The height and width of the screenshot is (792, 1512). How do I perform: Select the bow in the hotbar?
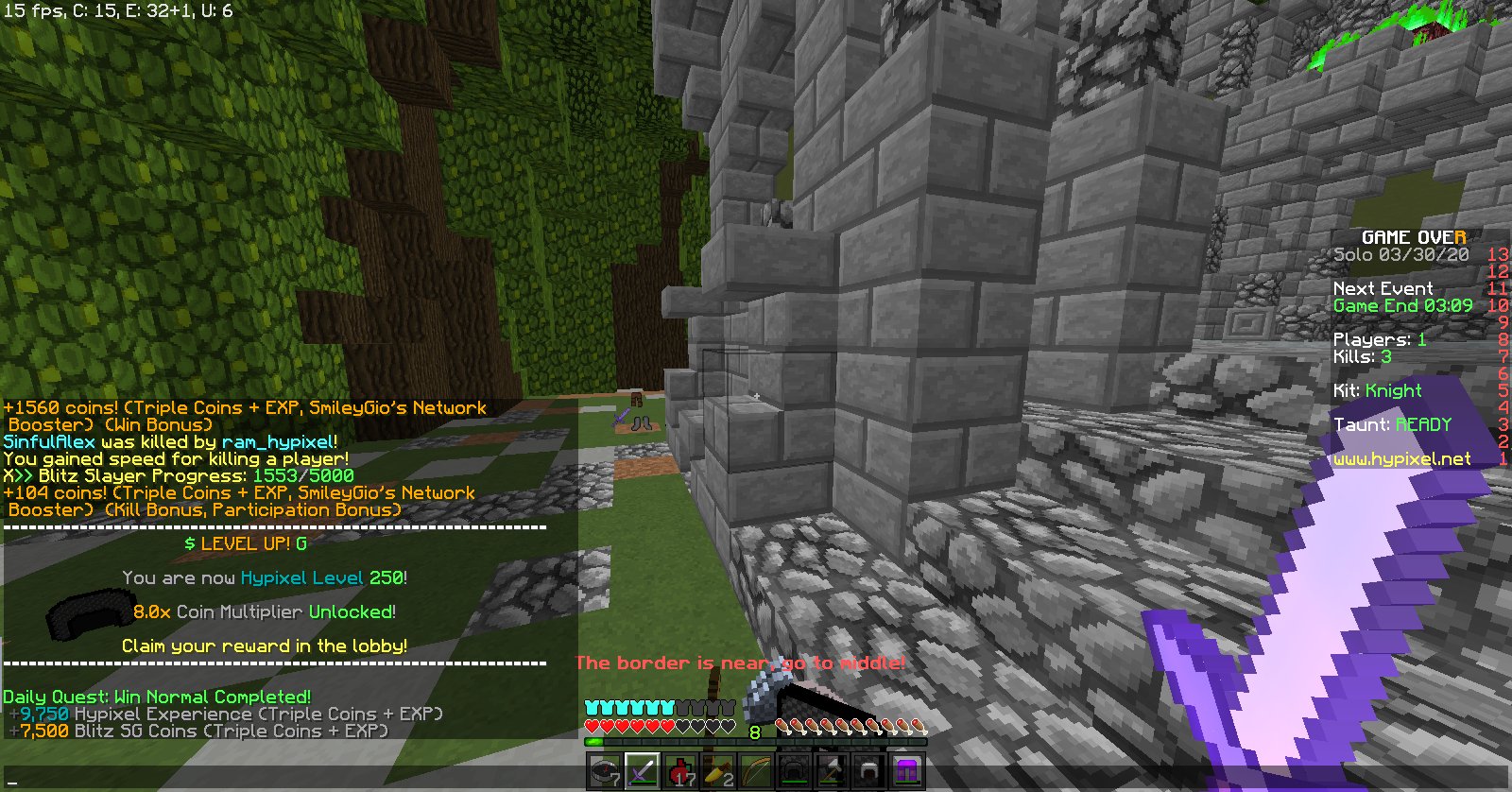click(756, 770)
